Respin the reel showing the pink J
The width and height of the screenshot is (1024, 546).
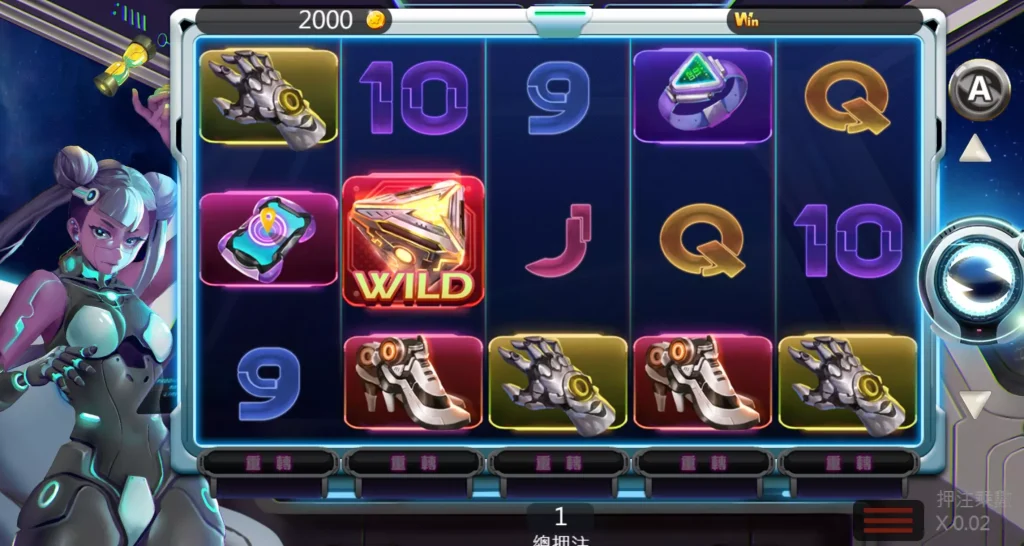click(x=558, y=462)
